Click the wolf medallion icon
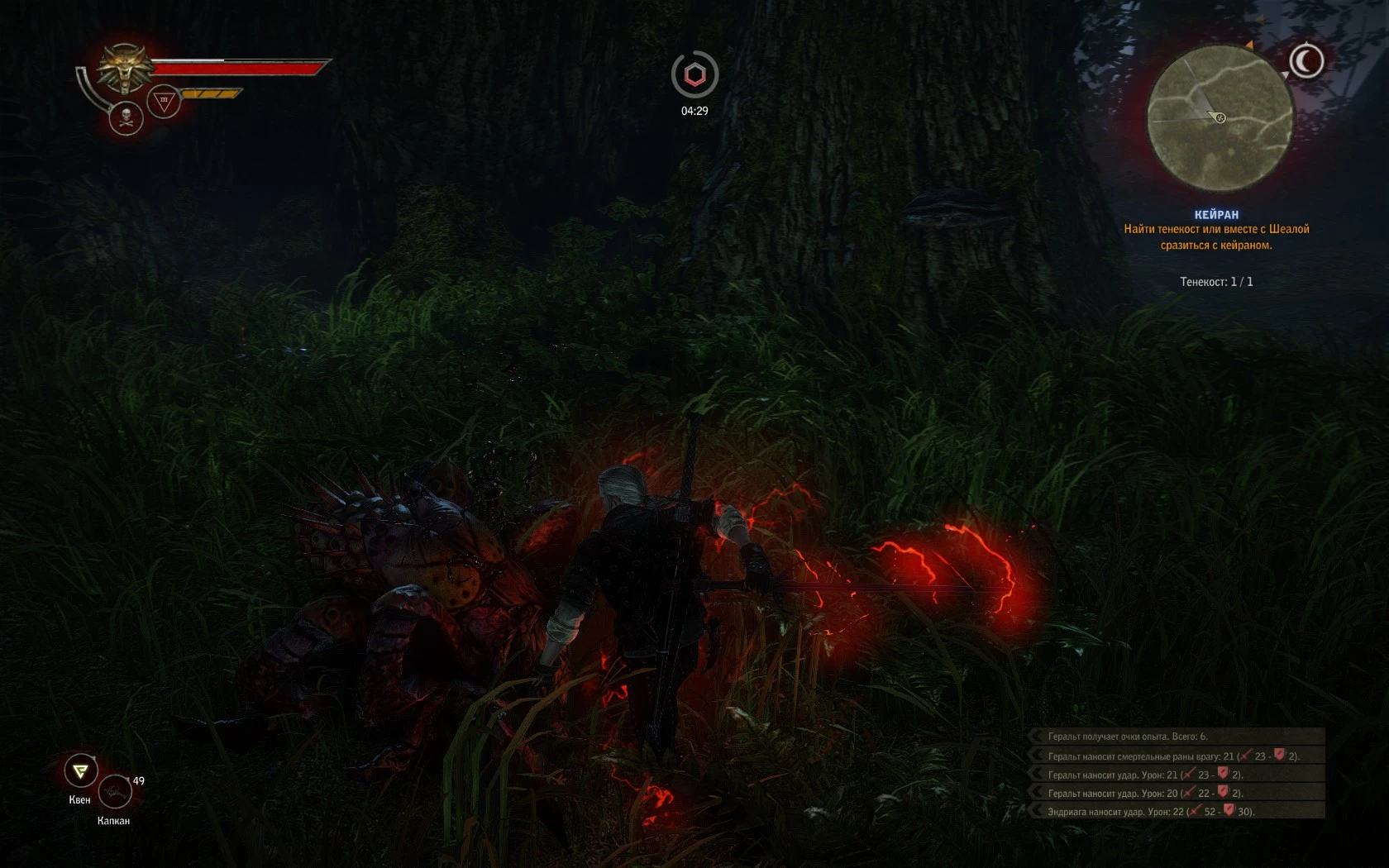Viewport: 1389px width, 868px height. (x=124, y=66)
